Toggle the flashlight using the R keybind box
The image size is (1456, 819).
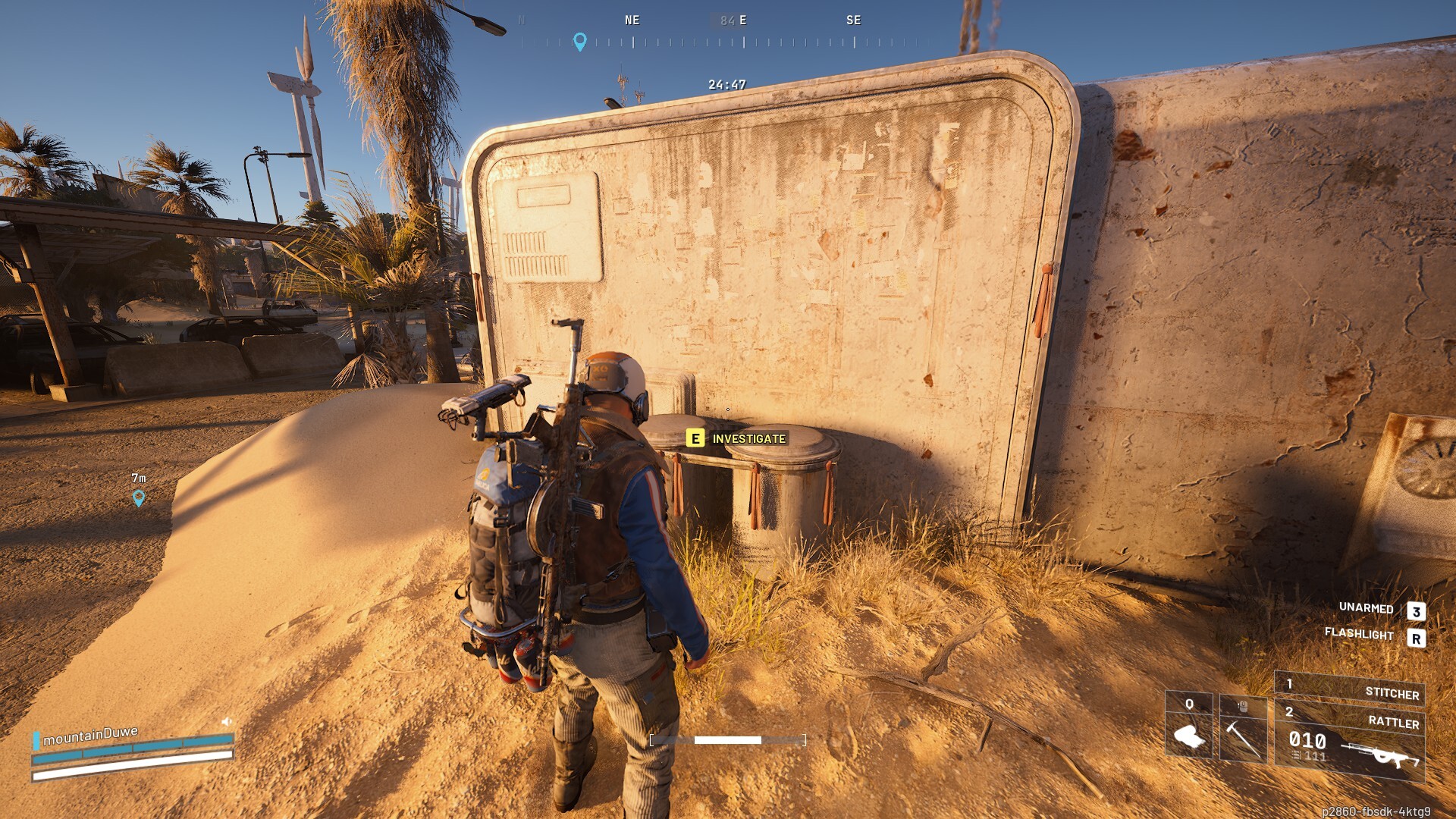coord(1415,636)
